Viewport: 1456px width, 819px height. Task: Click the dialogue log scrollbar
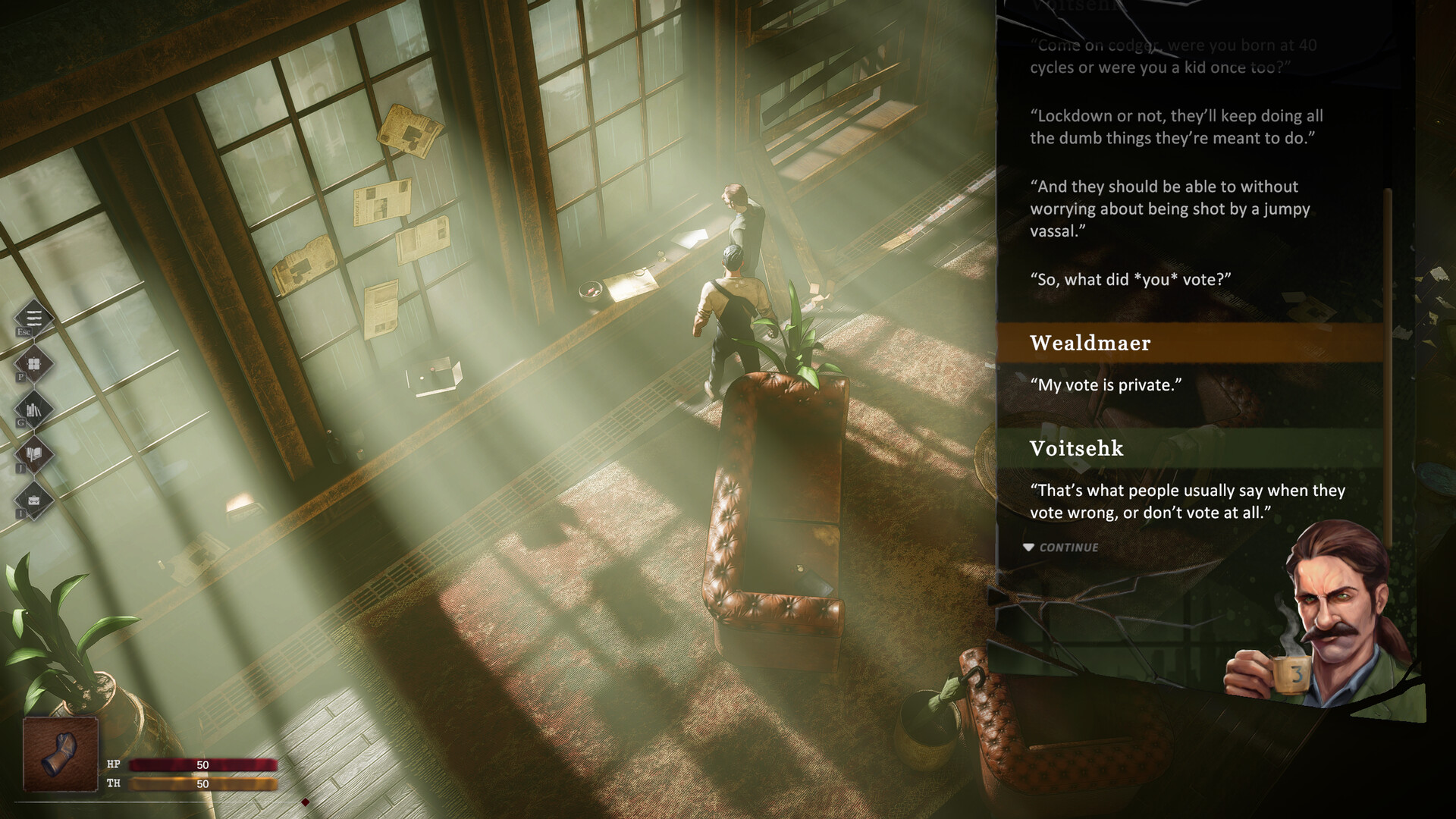coord(1388,364)
